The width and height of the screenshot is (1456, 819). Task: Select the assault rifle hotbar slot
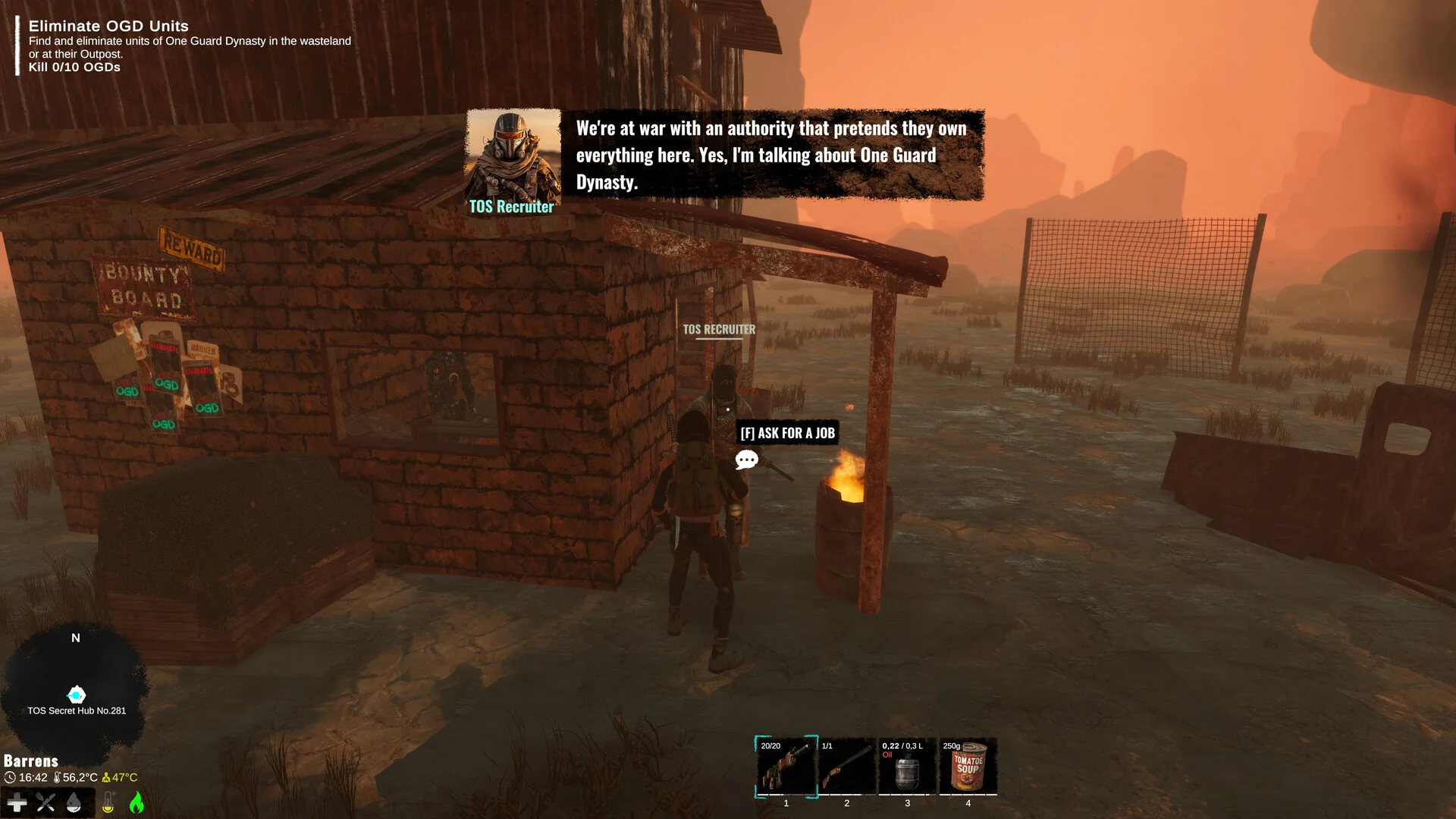pos(786,767)
